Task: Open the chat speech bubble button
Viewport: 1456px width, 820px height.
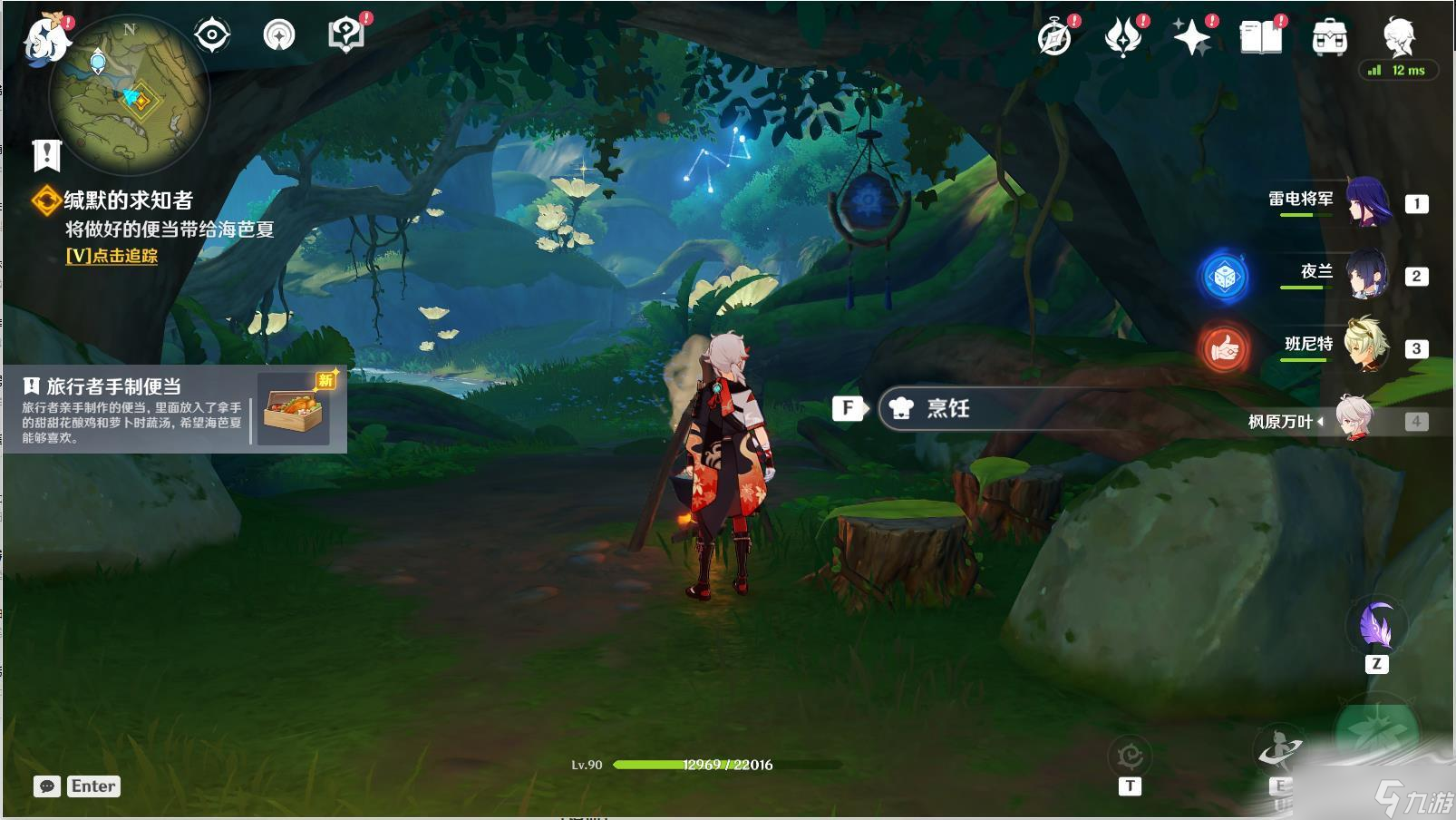Action: pos(47,786)
